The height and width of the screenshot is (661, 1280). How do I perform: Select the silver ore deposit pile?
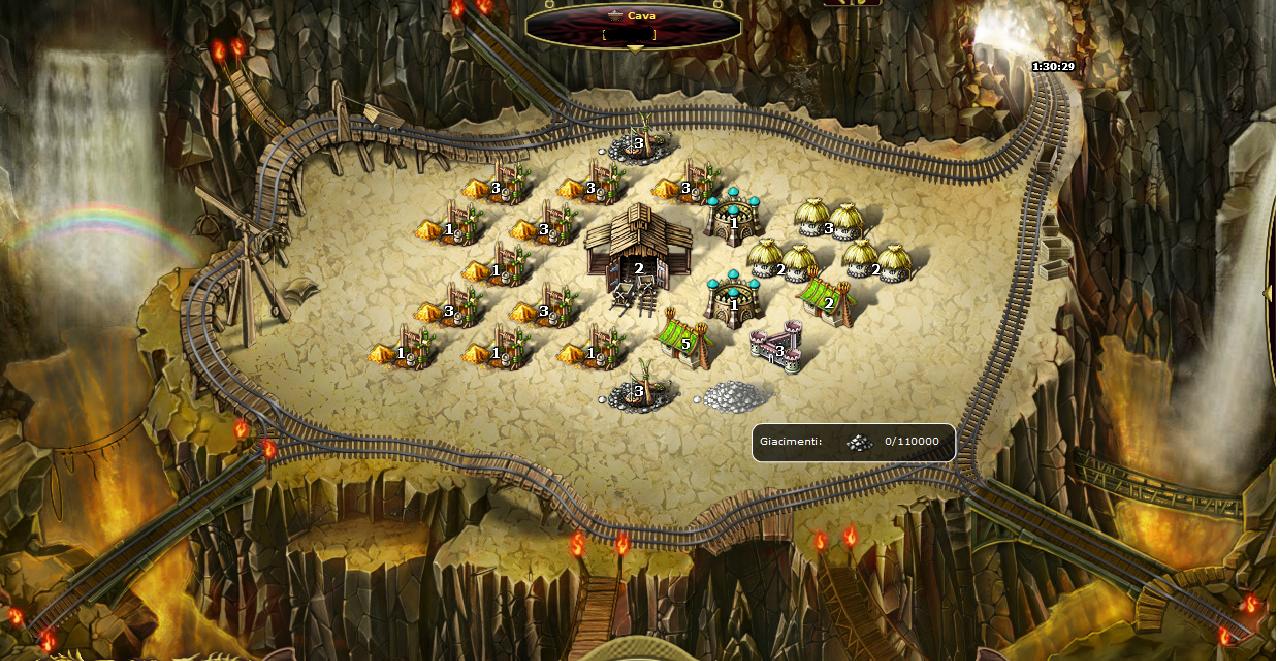736,397
